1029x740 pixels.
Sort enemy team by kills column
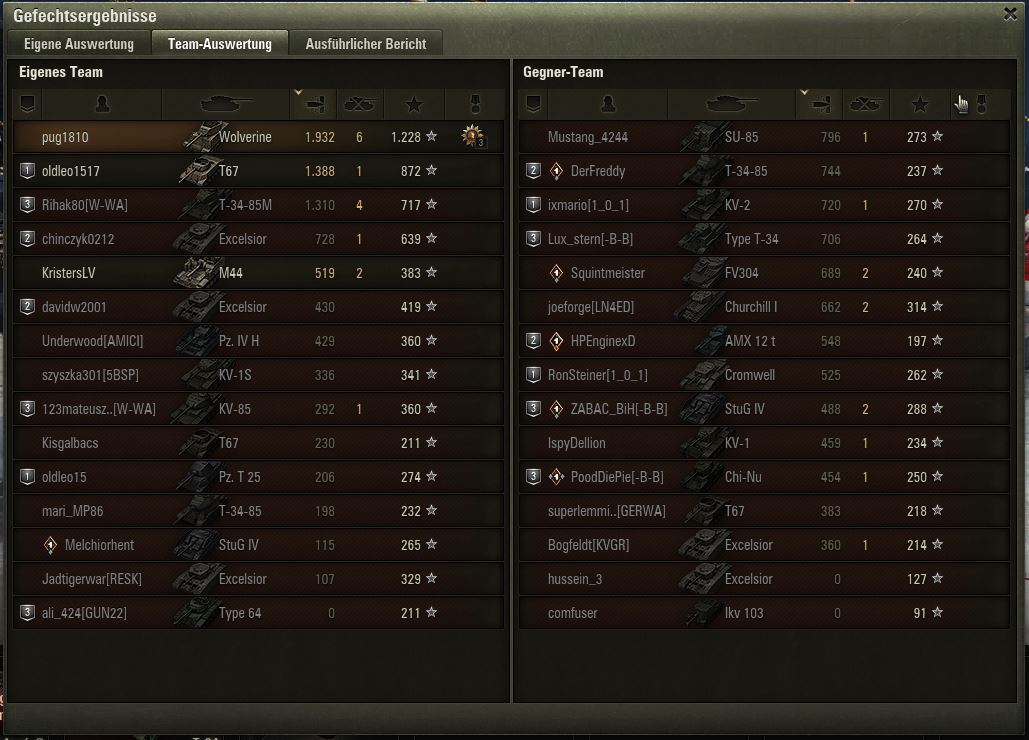tap(864, 103)
